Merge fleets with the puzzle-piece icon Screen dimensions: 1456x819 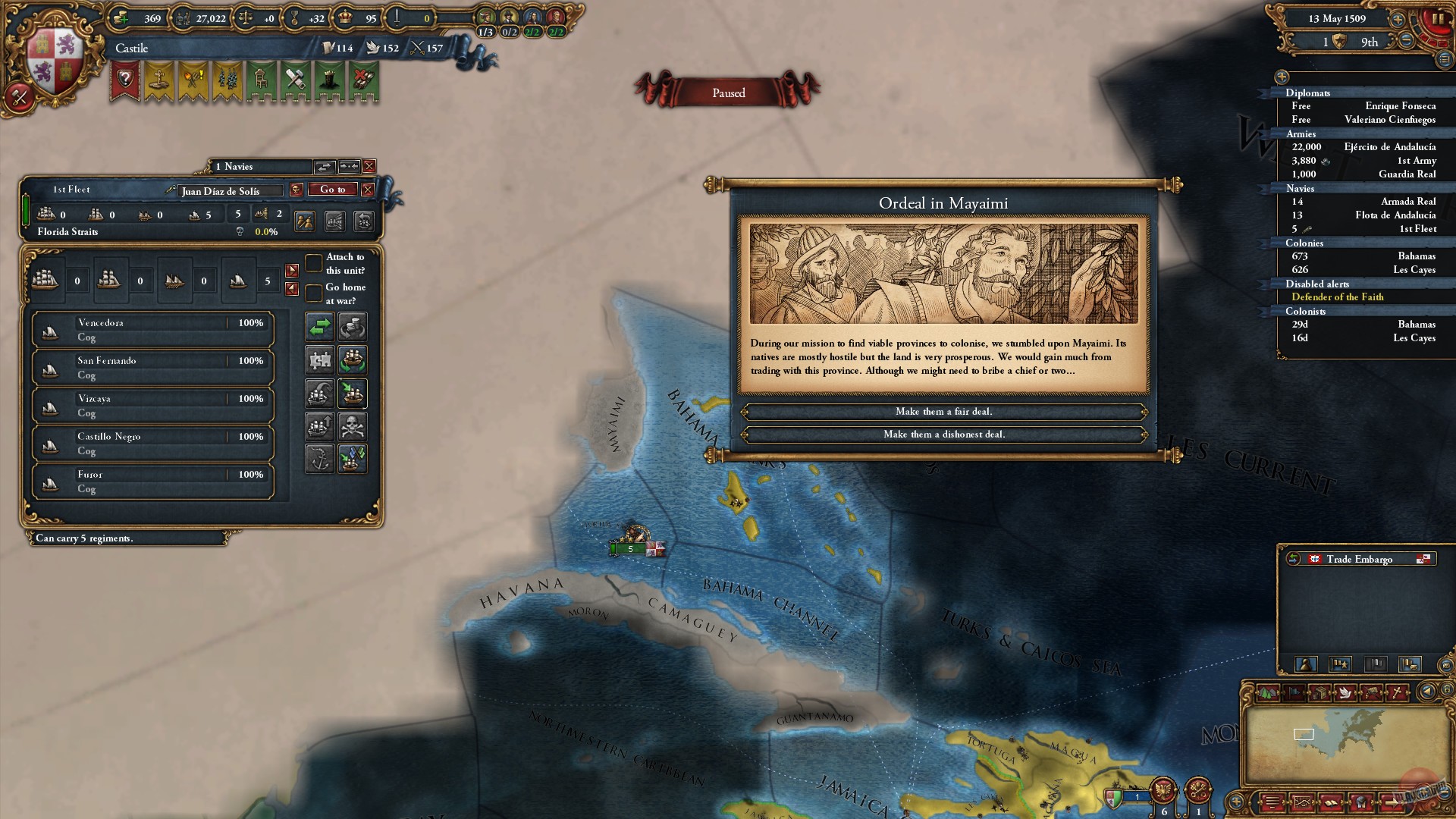[319, 359]
